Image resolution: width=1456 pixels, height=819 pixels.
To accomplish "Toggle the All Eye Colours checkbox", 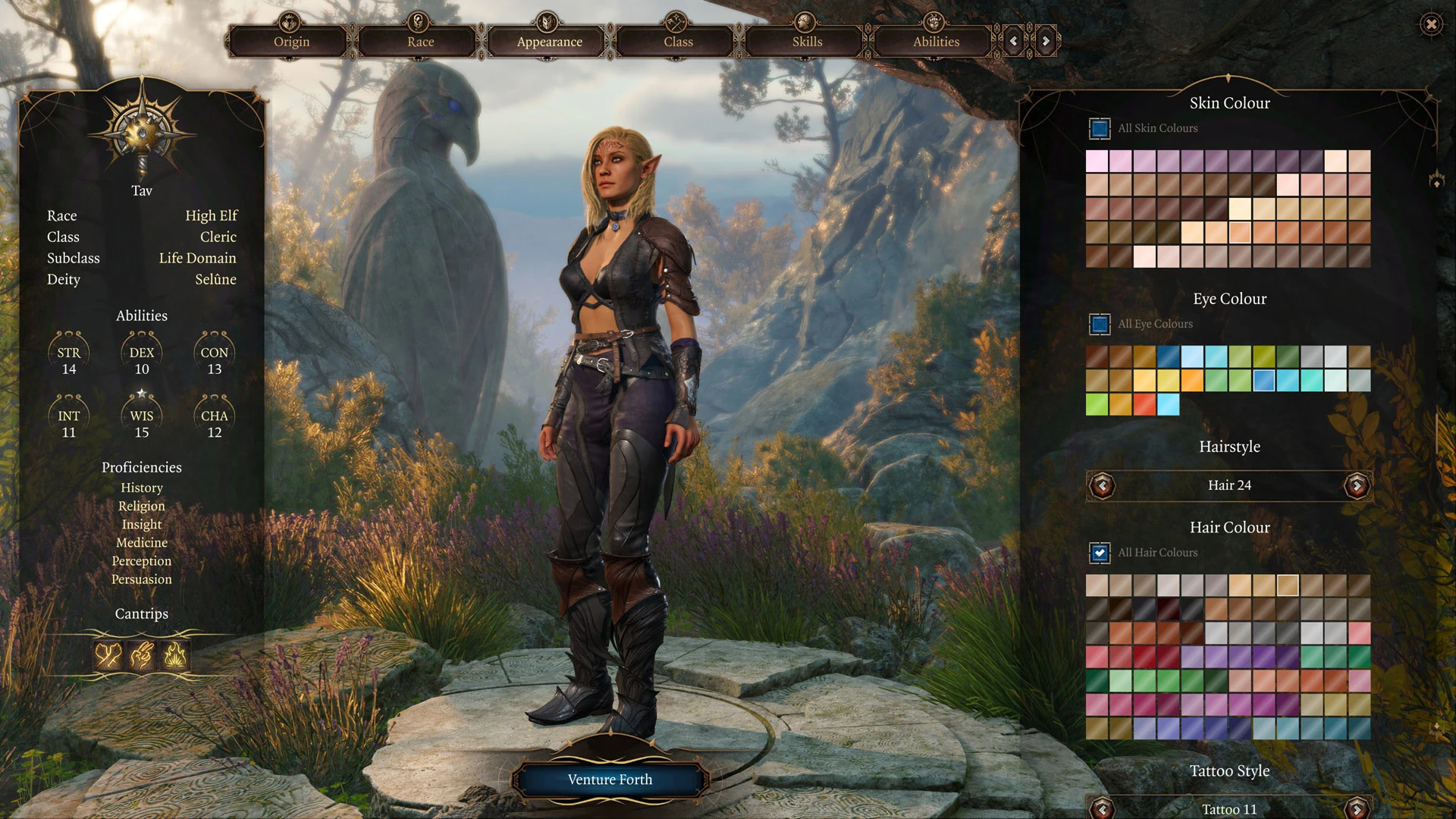I will [x=1100, y=324].
